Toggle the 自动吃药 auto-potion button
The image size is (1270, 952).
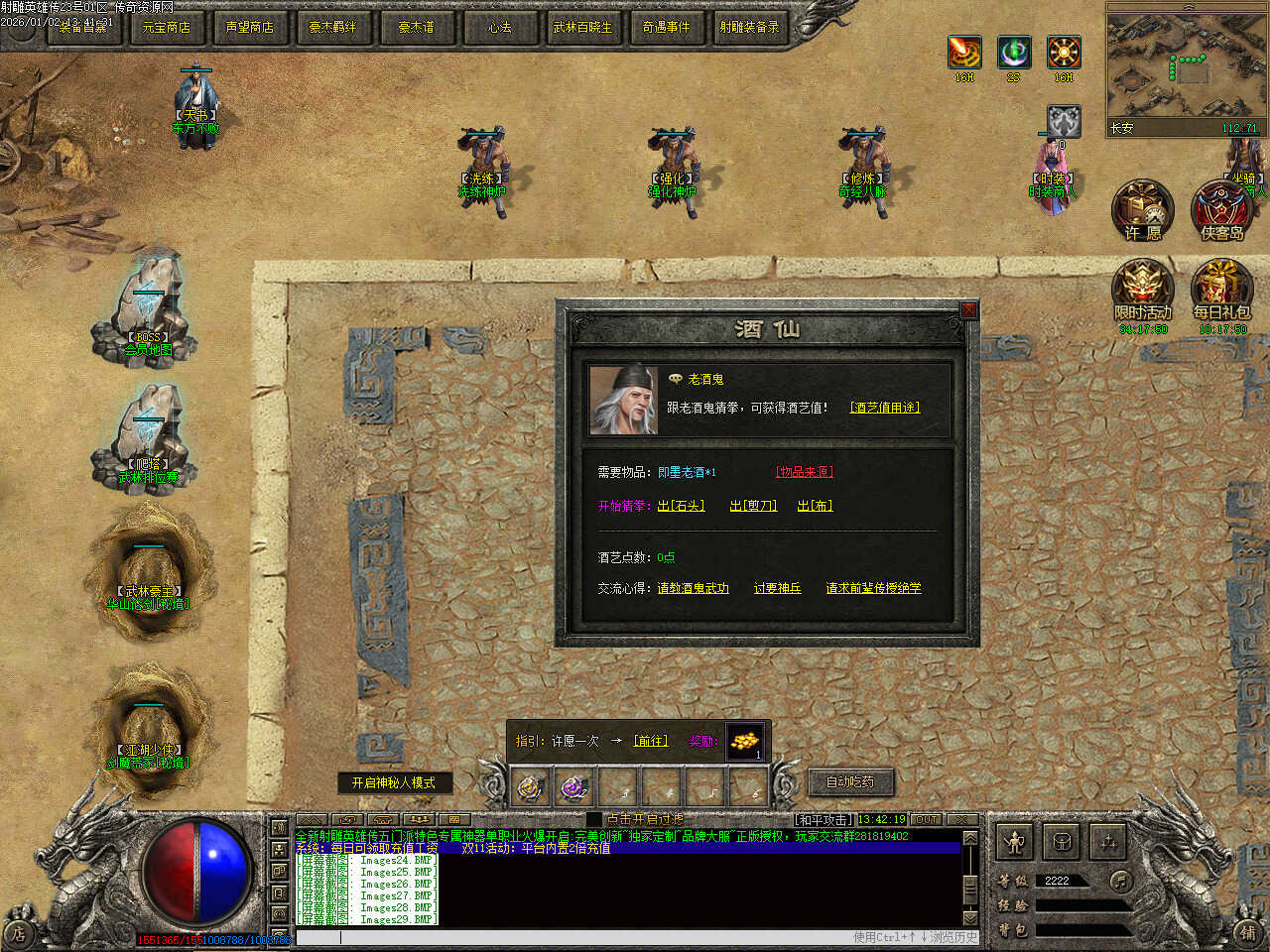[850, 781]
